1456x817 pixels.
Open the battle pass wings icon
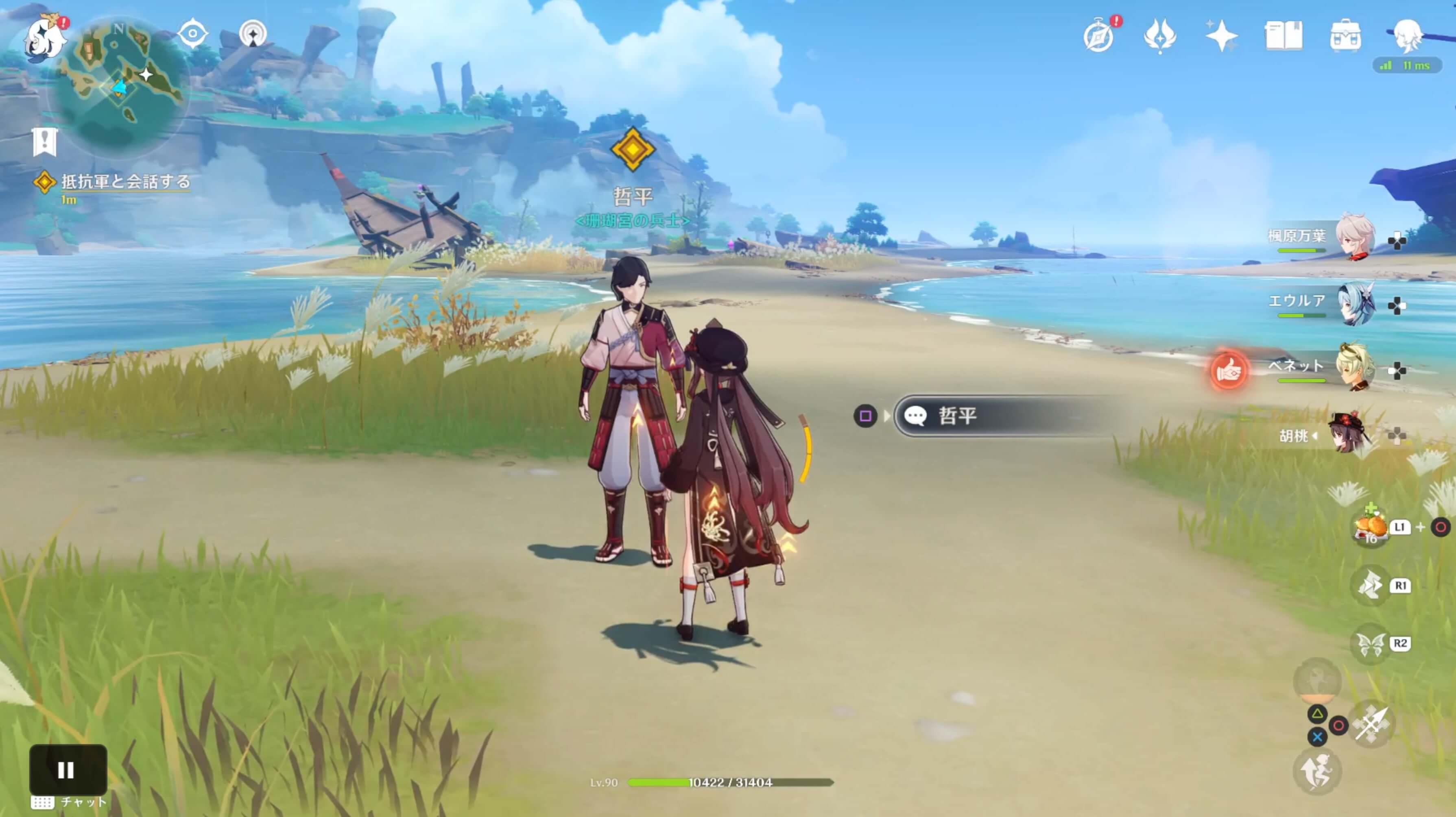pos(1160,36)
